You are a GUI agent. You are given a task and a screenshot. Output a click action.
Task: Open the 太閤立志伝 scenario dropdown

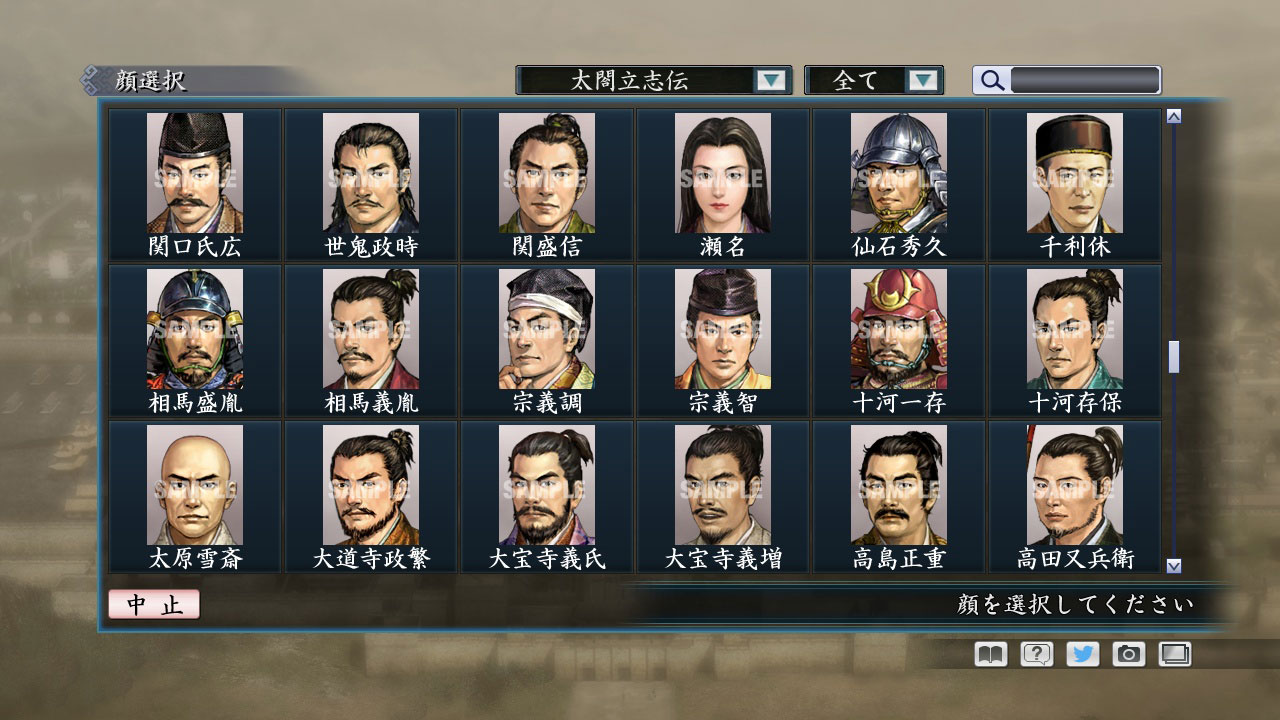point(648,80)
